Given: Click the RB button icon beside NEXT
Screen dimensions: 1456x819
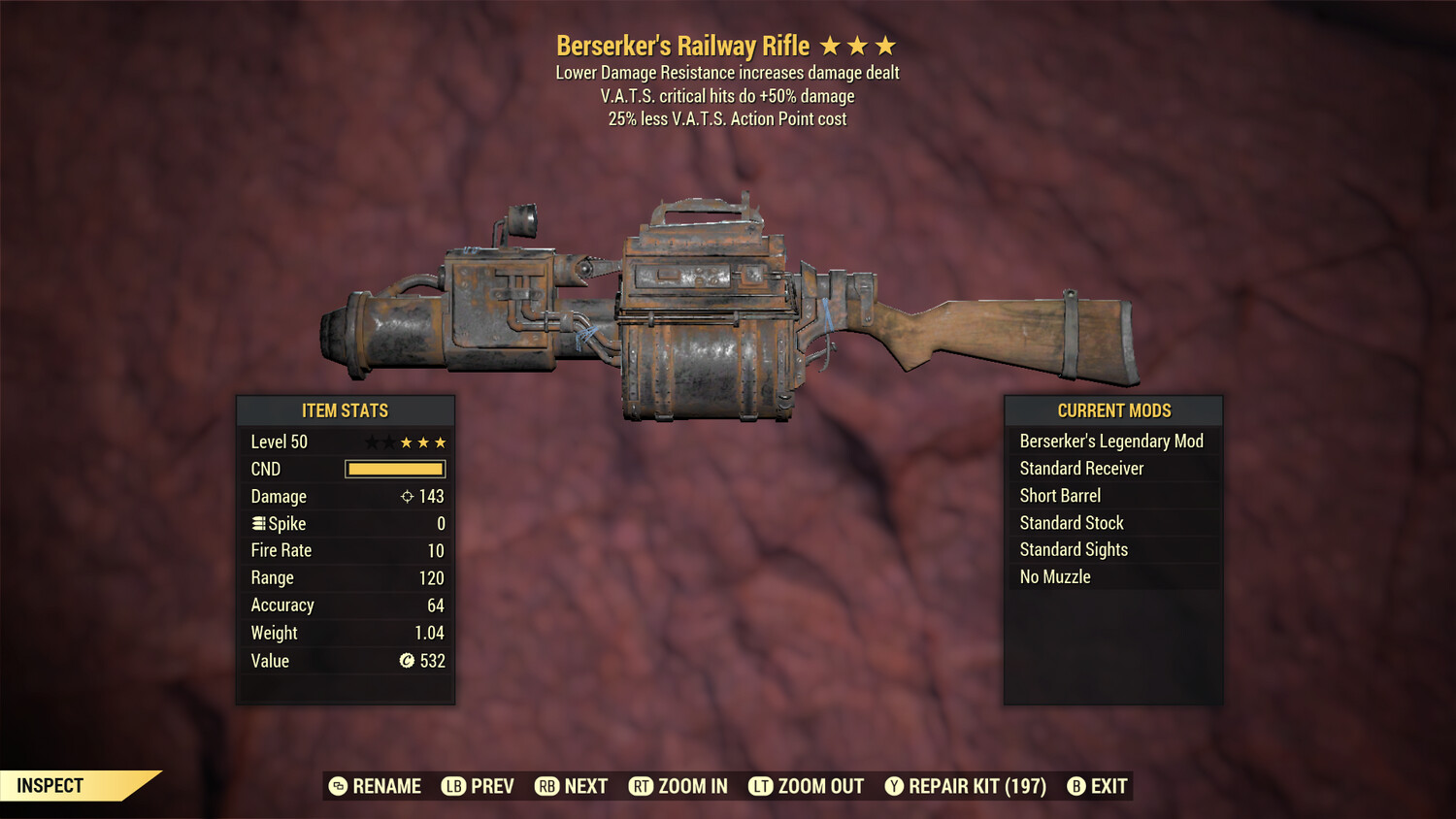Looking at the screenshot, I should point(546,786).
